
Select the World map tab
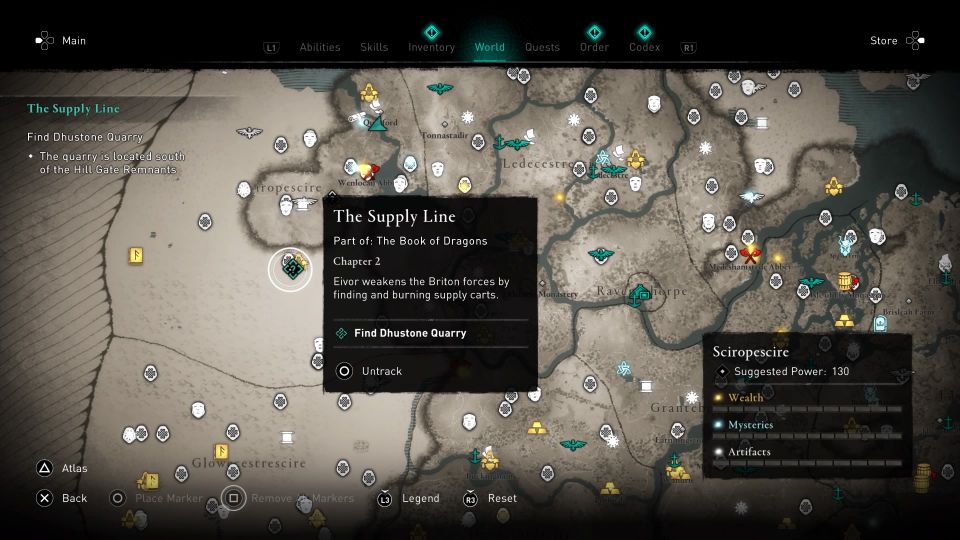(x=490, y=47)
